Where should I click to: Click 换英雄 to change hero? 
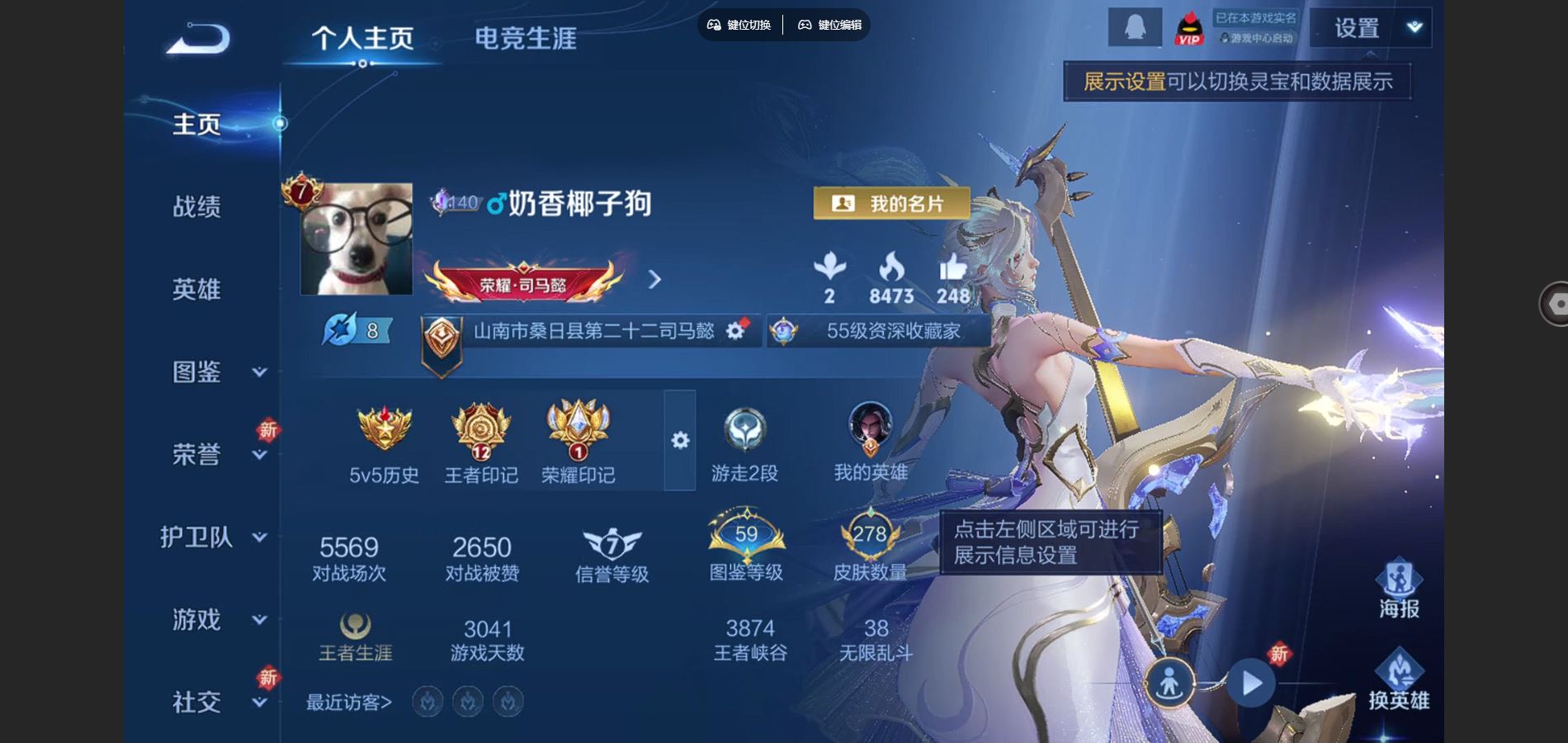coord(1399,679)
